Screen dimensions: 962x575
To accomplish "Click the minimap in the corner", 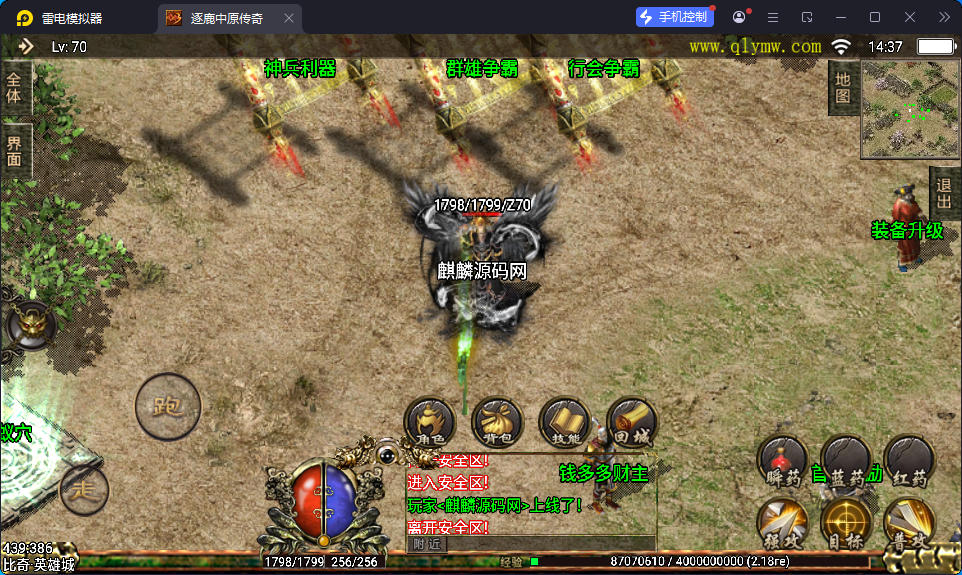I will point(909,110).
